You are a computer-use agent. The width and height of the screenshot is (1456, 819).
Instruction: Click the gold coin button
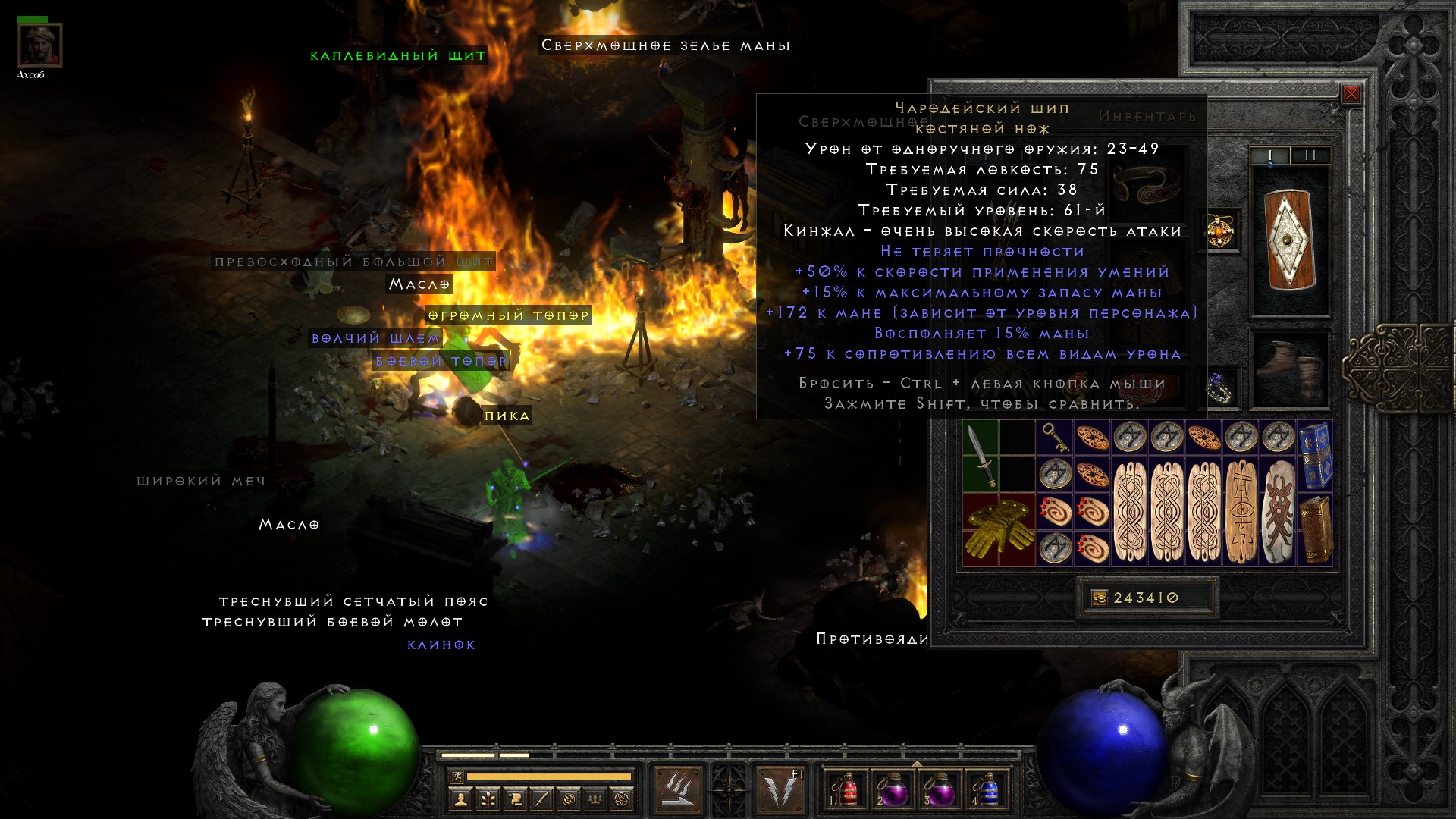tap(1099, 598)
